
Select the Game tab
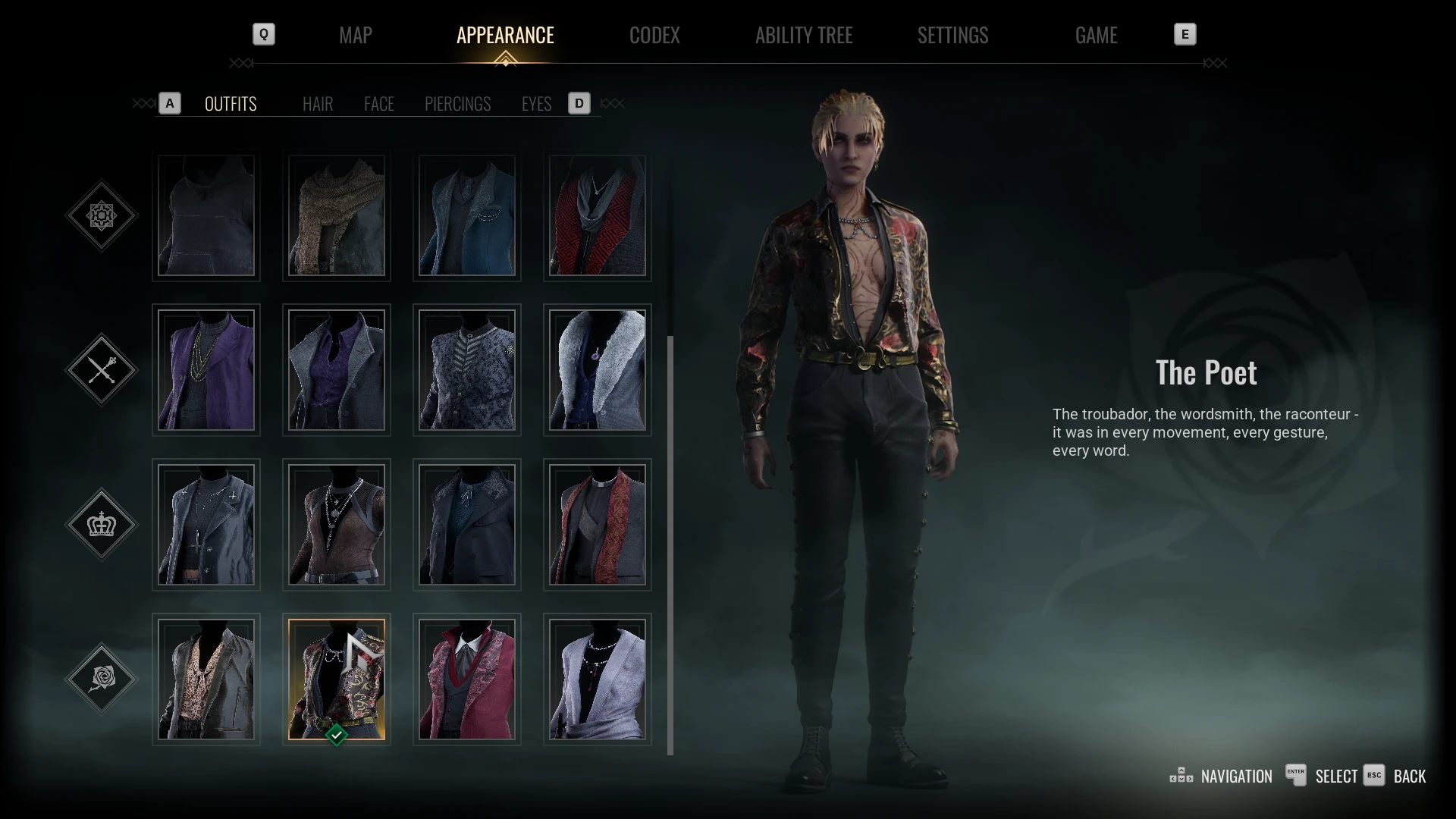[x=1096, y=35]
